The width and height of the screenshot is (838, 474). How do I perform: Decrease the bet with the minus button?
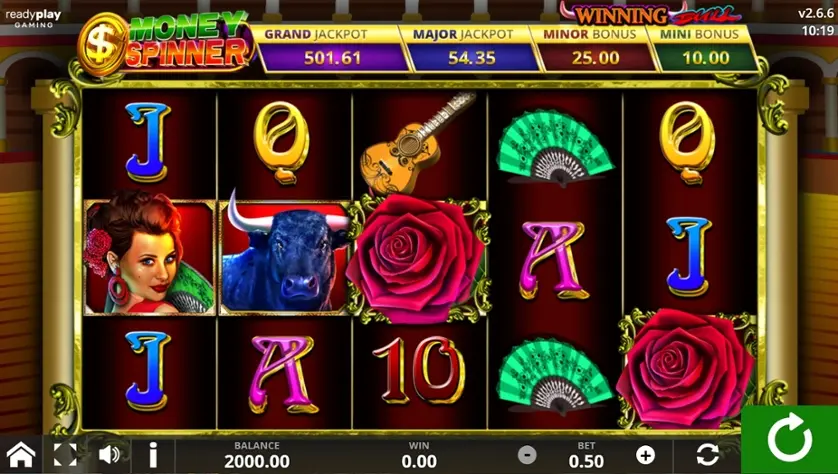coord(527,456)
